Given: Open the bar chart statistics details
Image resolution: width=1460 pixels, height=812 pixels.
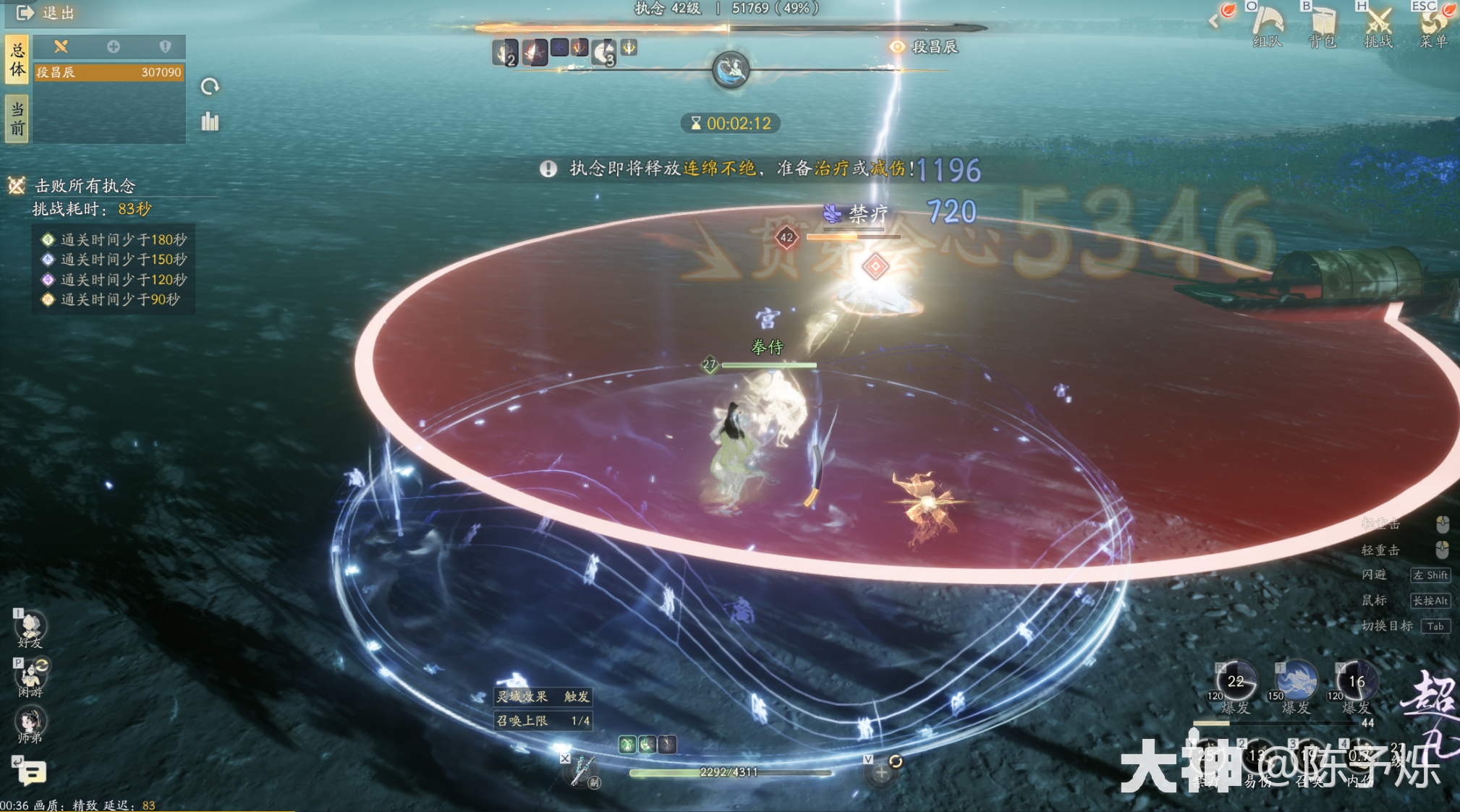Looking at the screenshot, I should 210,121.
